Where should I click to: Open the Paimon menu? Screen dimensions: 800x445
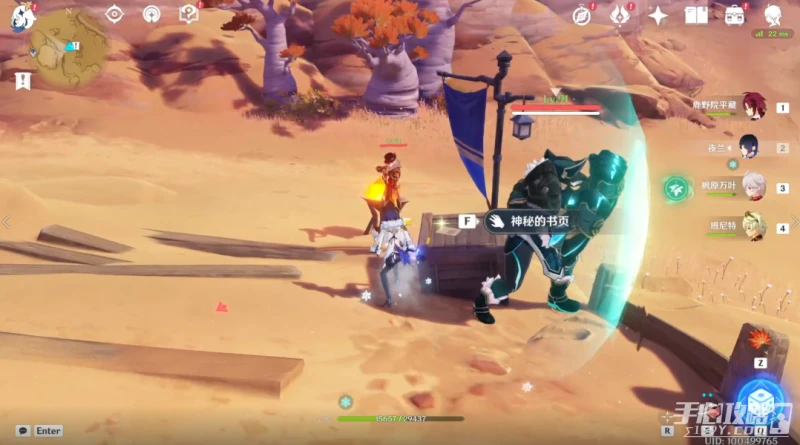tap(22, 14)
